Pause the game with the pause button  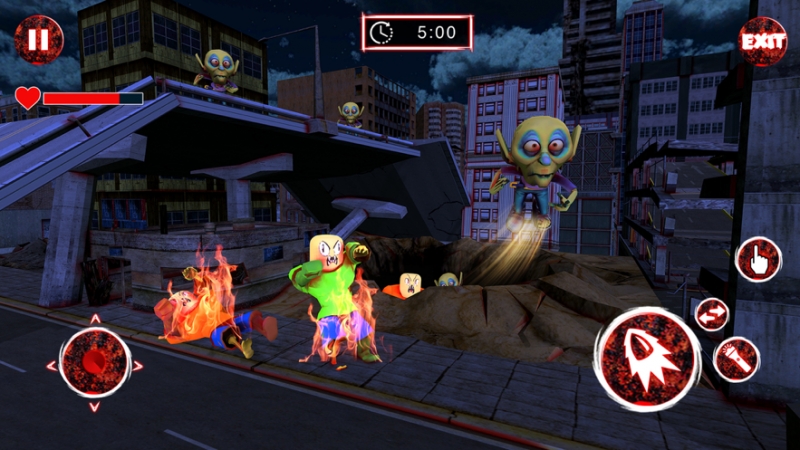point(38,40)
